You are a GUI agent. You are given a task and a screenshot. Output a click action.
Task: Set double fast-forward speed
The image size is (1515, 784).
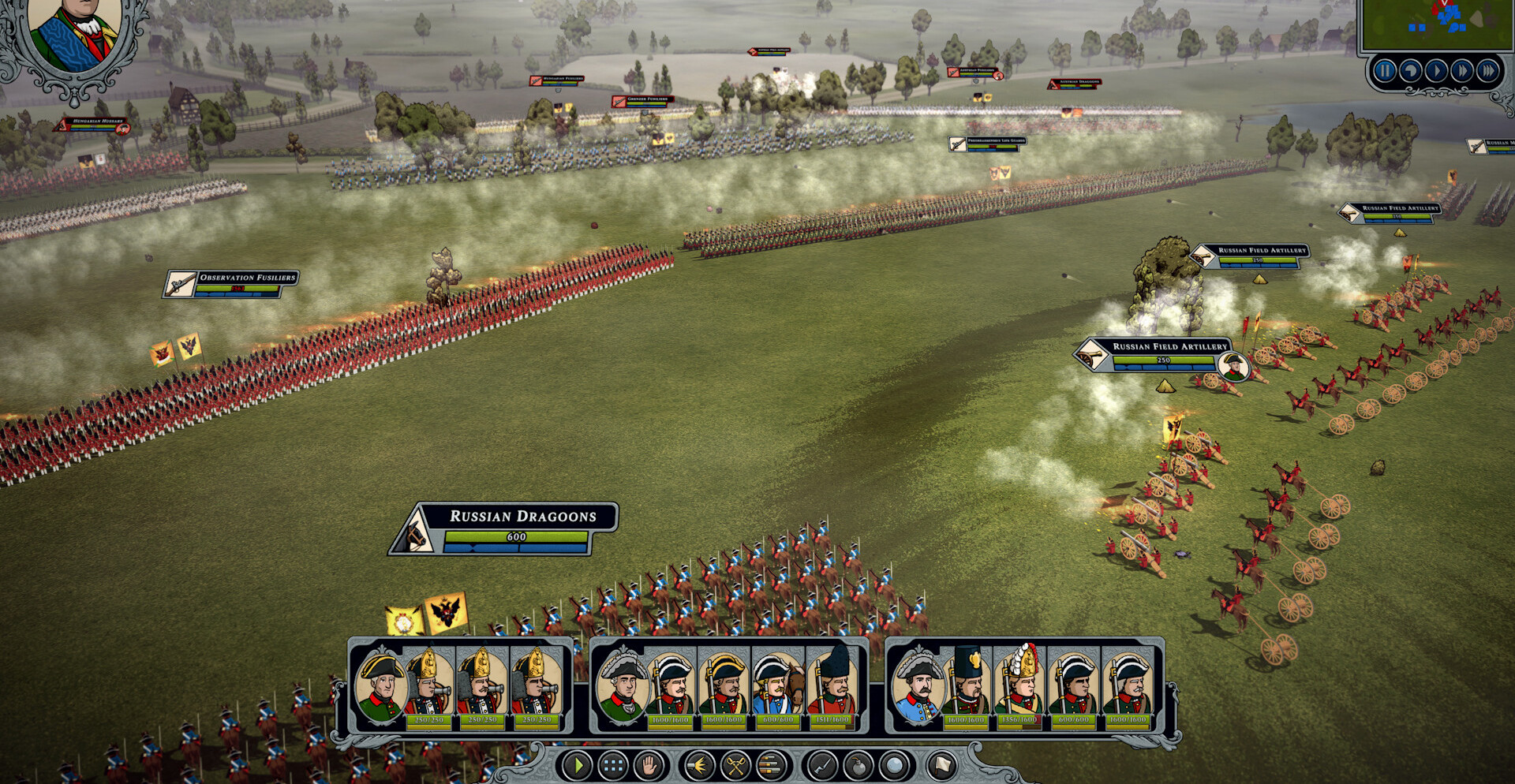[1462, 71]
